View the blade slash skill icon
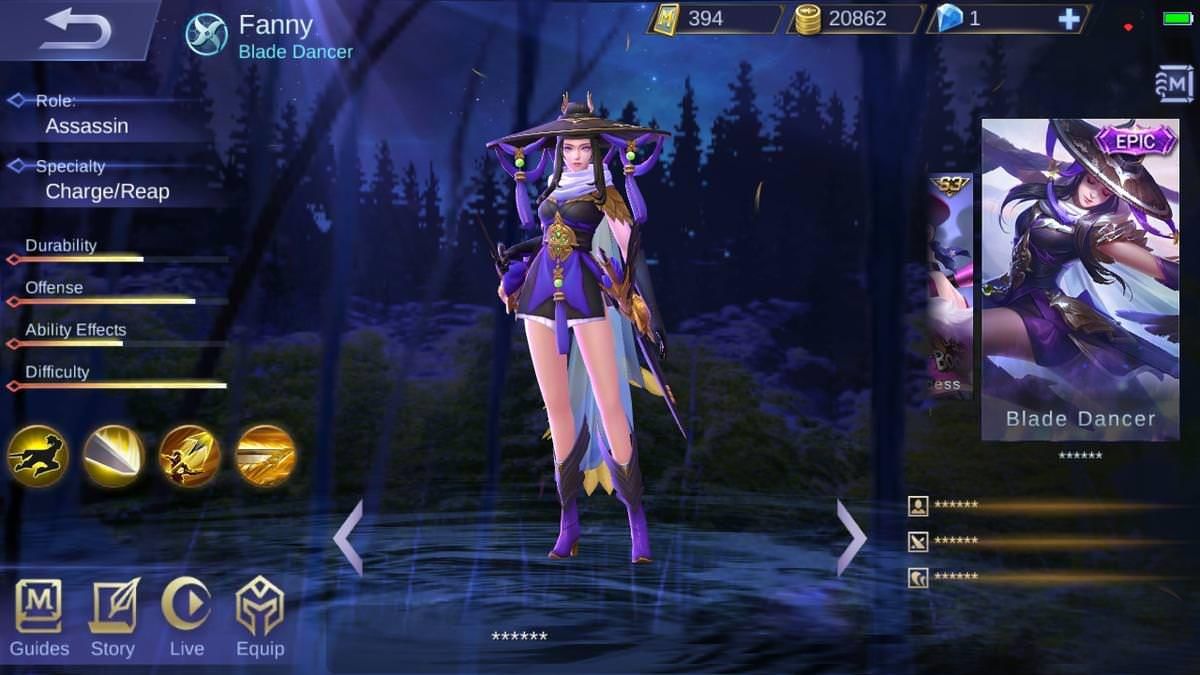This screenshot has height=675, width=1200. point(114,456)
